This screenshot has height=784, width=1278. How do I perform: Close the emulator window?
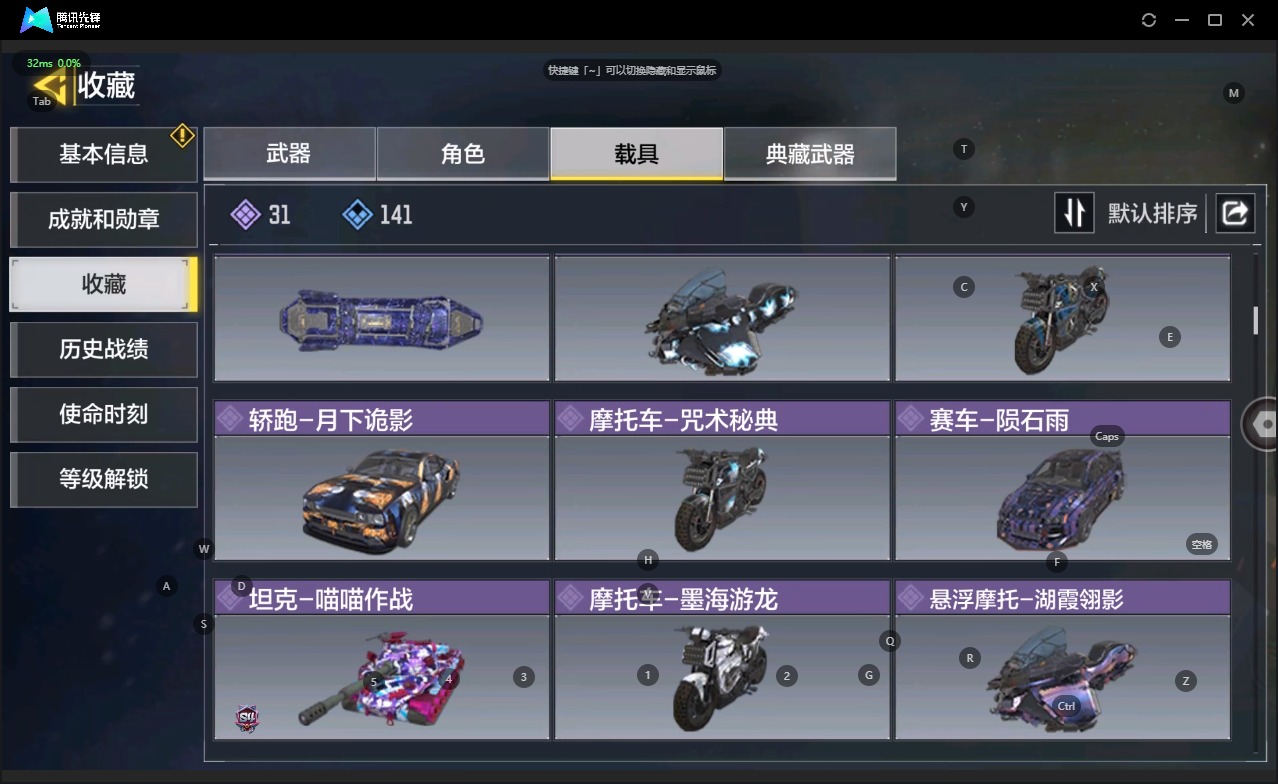(x=1248, y=20)
